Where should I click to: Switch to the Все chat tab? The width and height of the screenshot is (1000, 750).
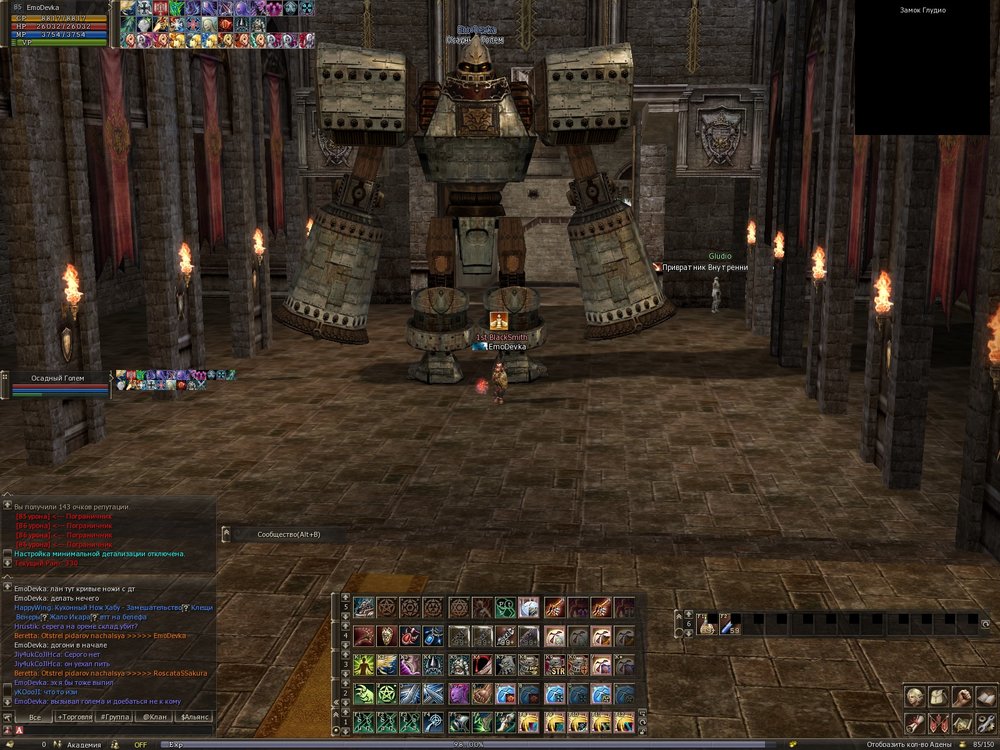[x=34, y=717]
